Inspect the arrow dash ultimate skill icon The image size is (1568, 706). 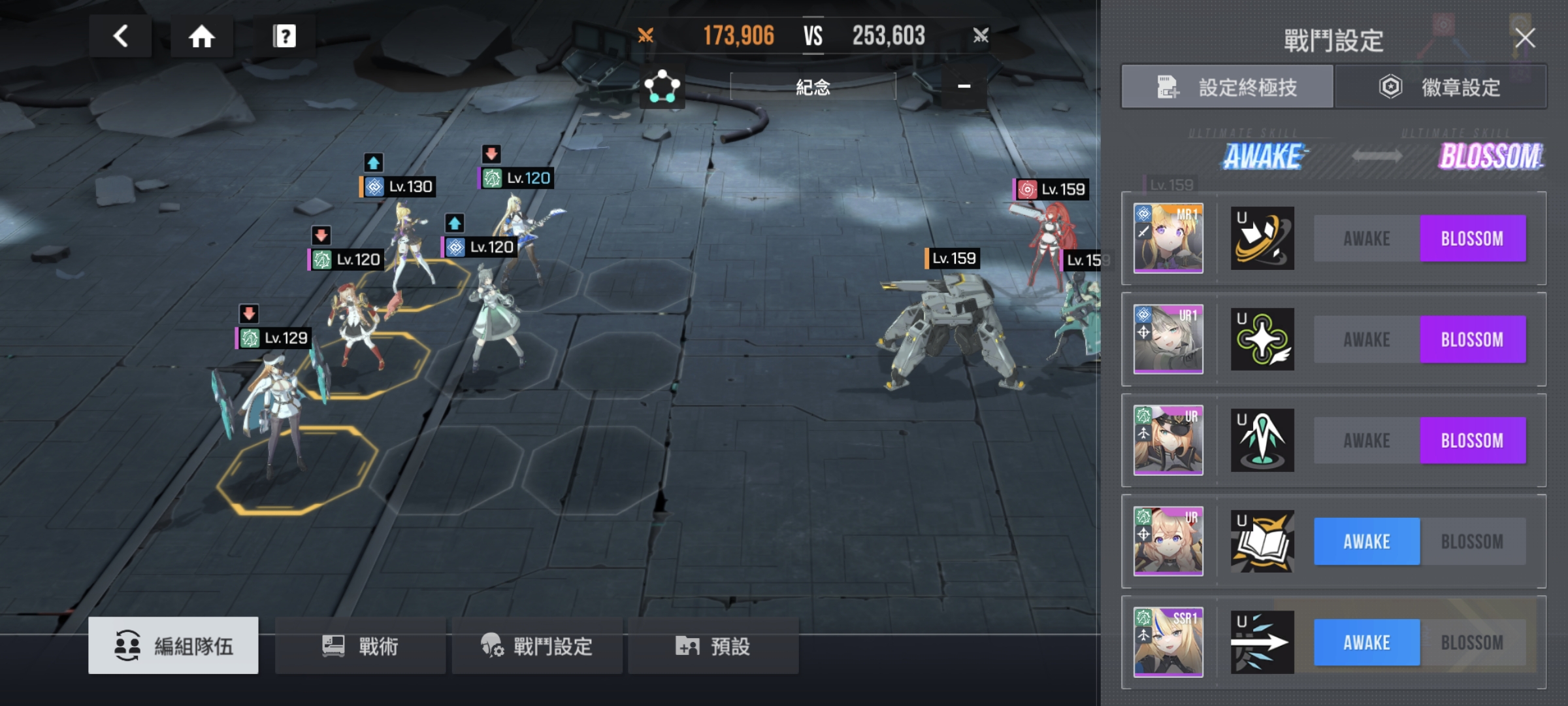point(1262,643)
